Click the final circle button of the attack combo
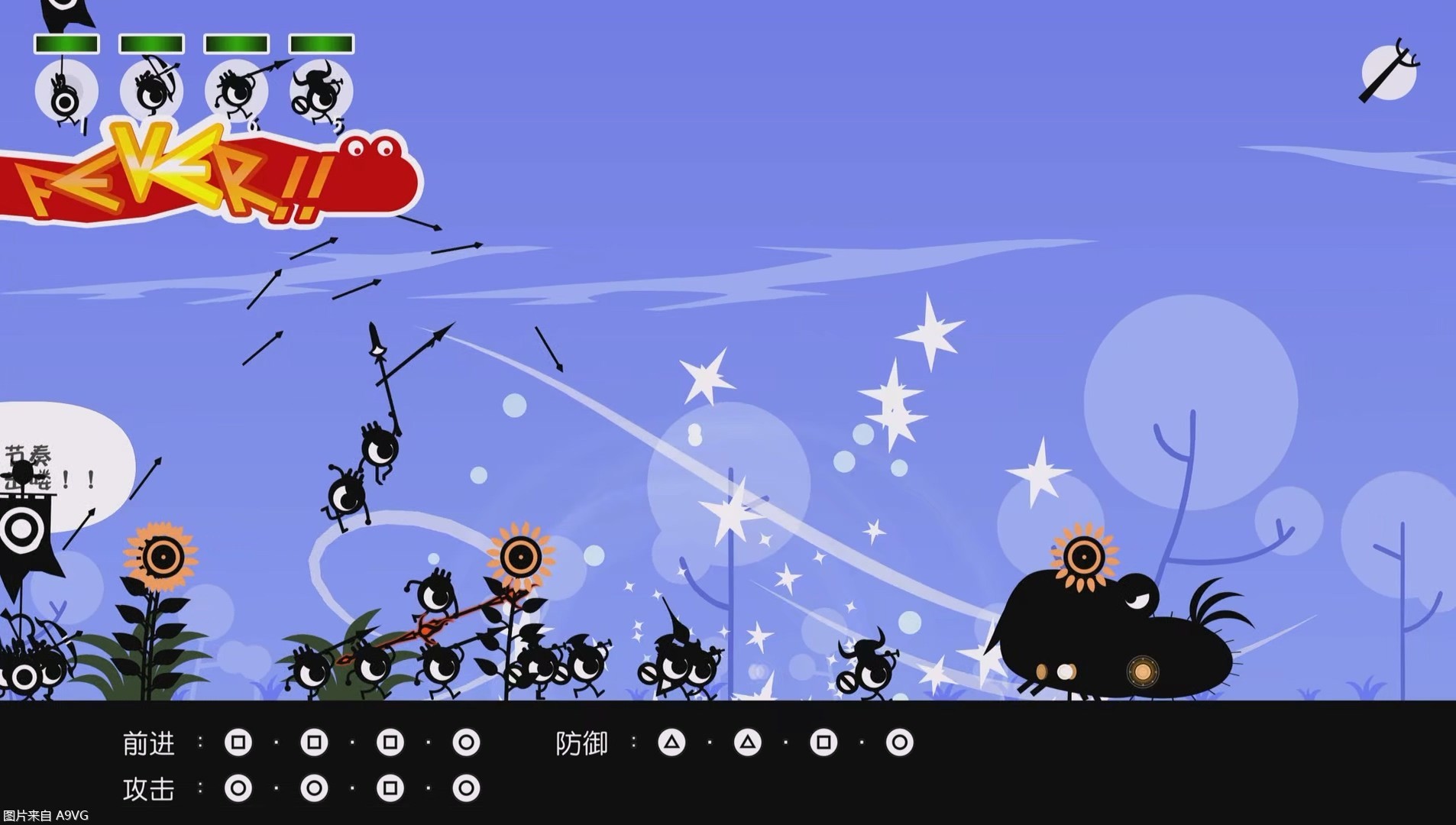The height and width of the screenshot is (825, 1456). point(466,789)
